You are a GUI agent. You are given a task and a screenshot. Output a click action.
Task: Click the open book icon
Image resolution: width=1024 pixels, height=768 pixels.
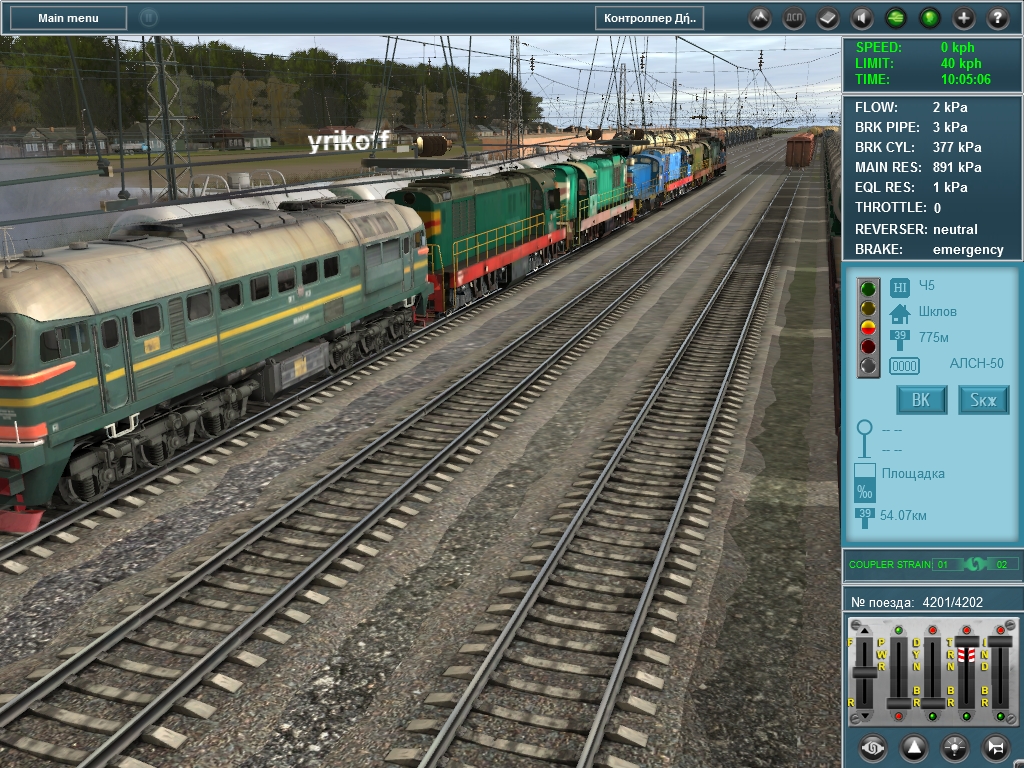tap(828, 18)
